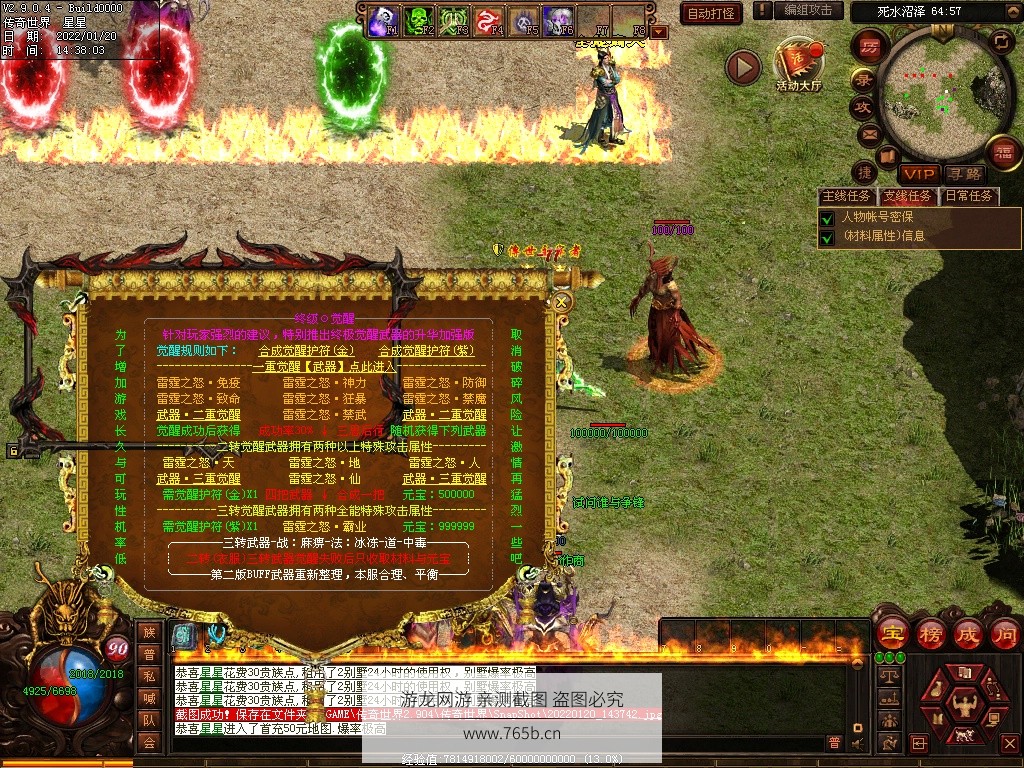The width and height of the screenshot is (1024, 768).
Task: Close the awakening dialog window
Action: coord(562,301)
